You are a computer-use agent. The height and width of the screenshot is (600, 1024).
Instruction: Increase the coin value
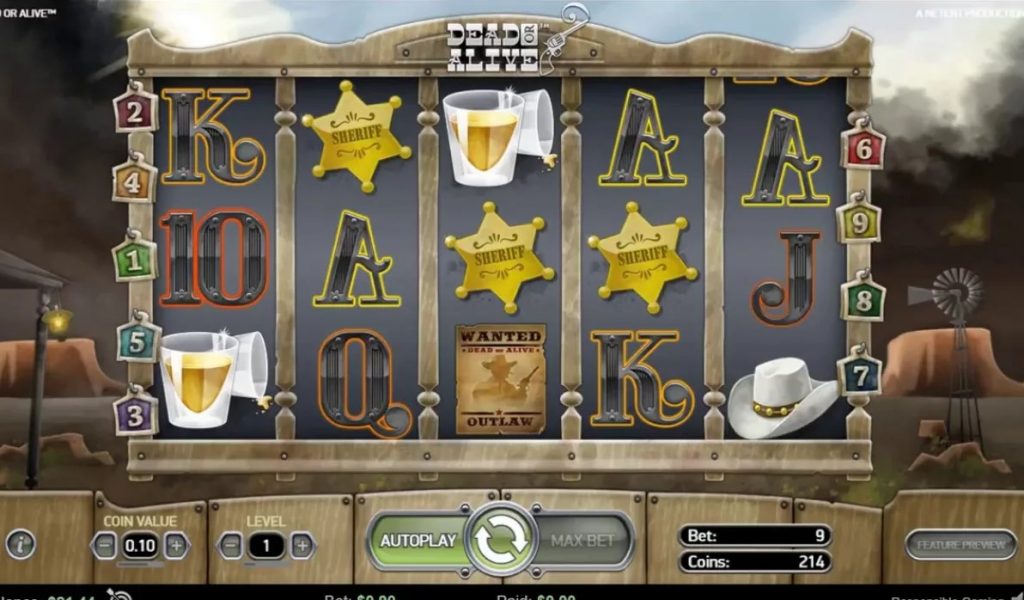pyautogui.click(x=176, y=545)
